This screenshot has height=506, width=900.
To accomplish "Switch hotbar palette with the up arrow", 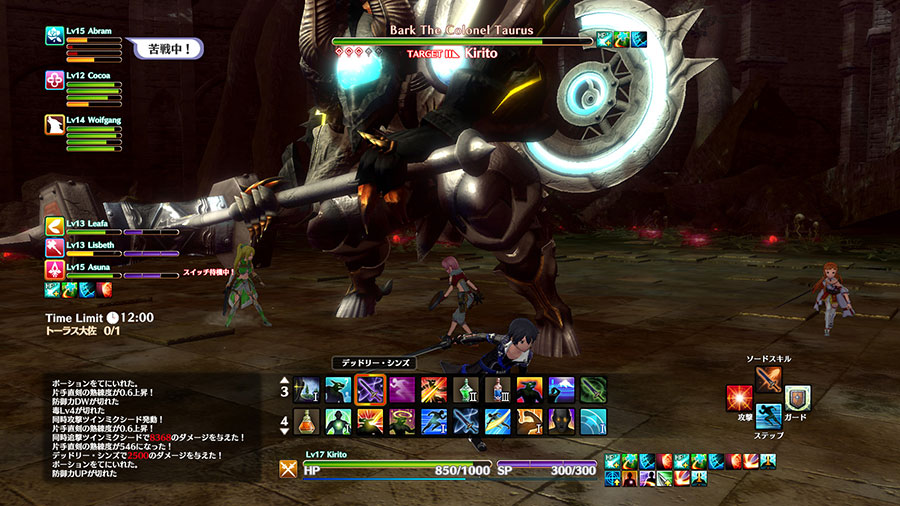I will [283, 380].
